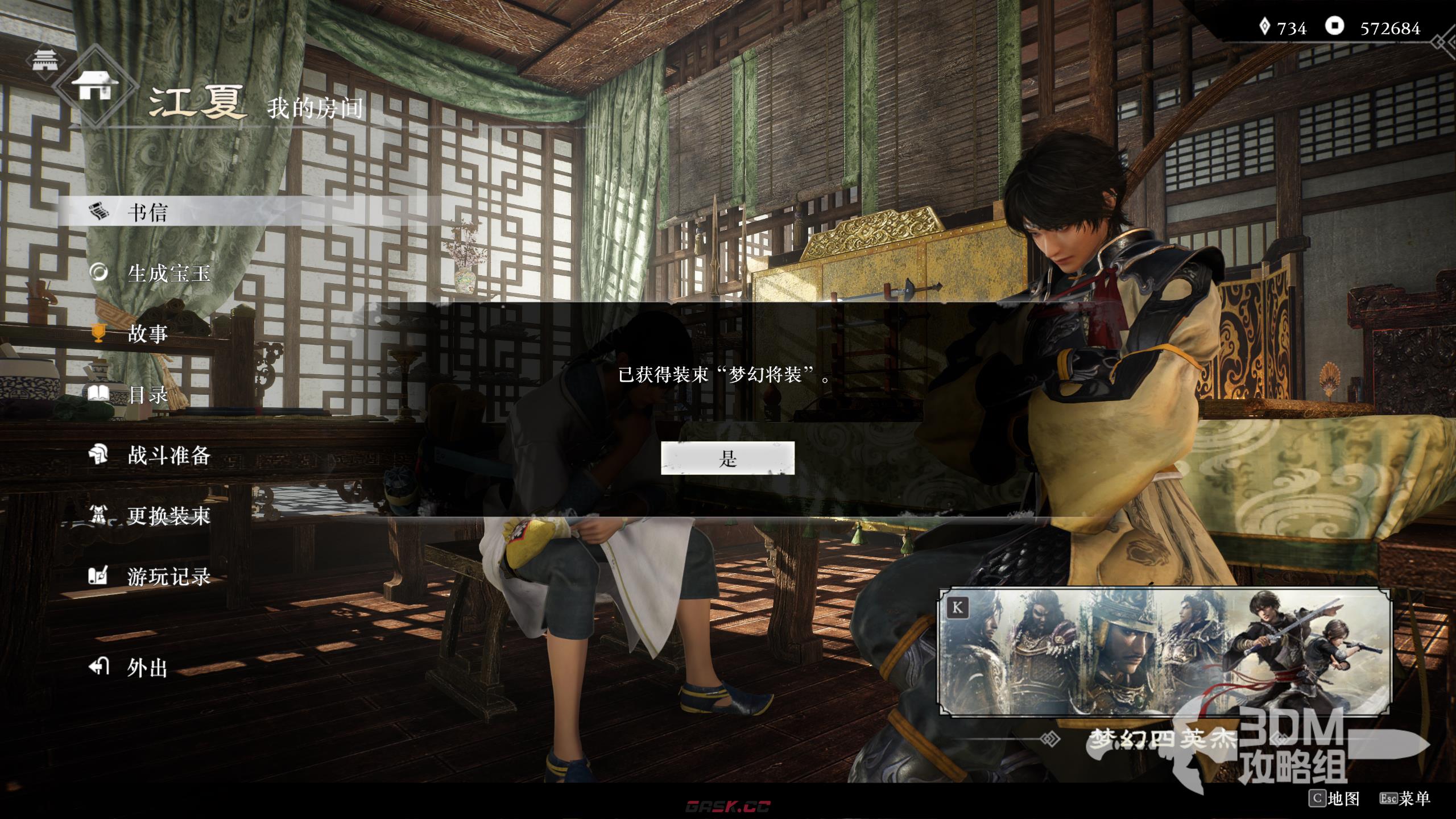
Task: Click the 地图 map button
Action: point(1334,799)
